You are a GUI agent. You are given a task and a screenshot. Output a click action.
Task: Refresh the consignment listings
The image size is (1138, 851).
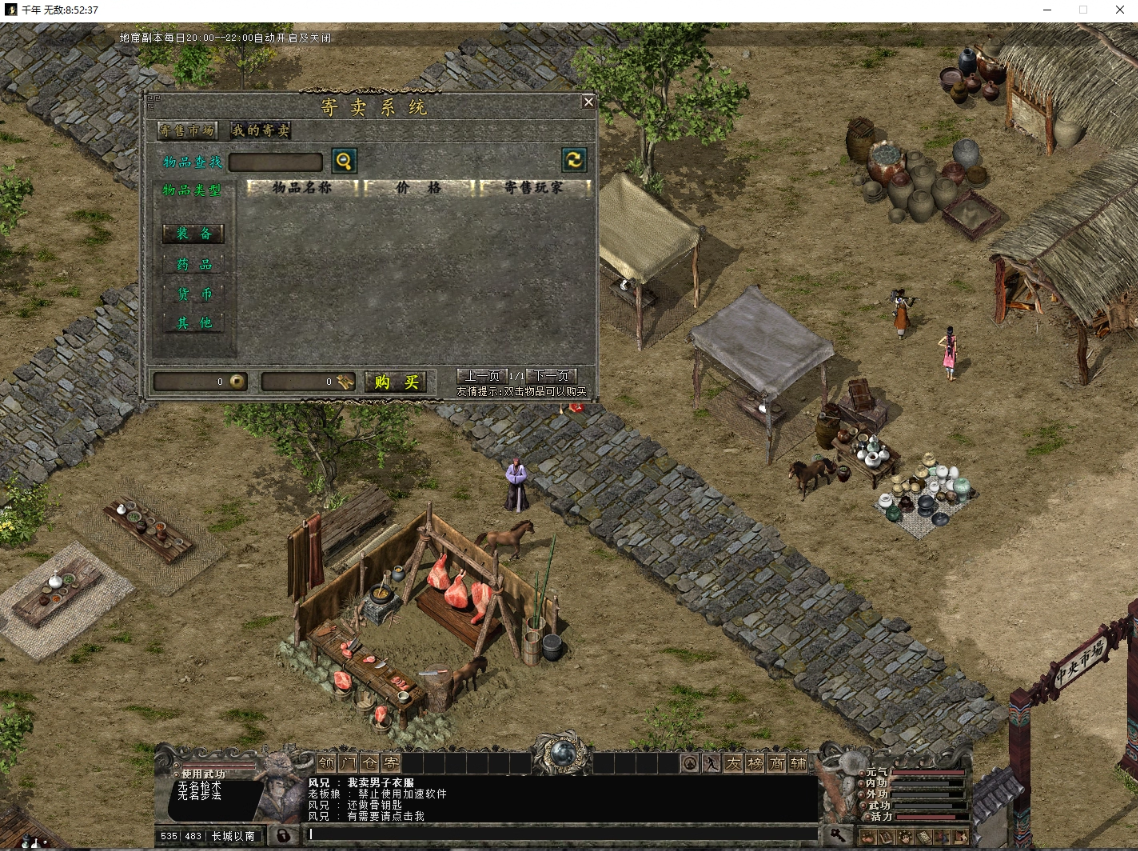point(574,160)
